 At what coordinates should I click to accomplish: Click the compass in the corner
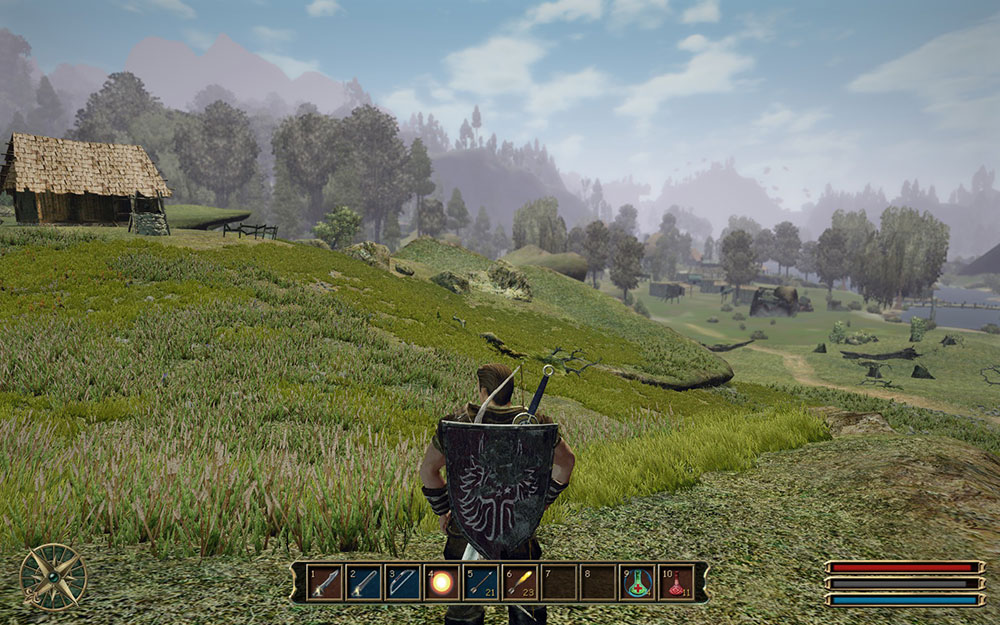(52, 576)
